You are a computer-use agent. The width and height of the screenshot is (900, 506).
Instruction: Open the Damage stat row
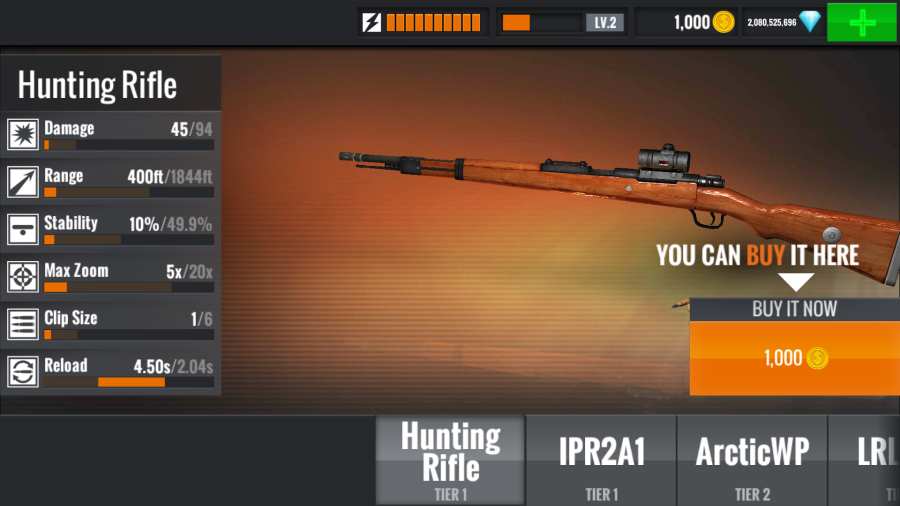(110, 134)
